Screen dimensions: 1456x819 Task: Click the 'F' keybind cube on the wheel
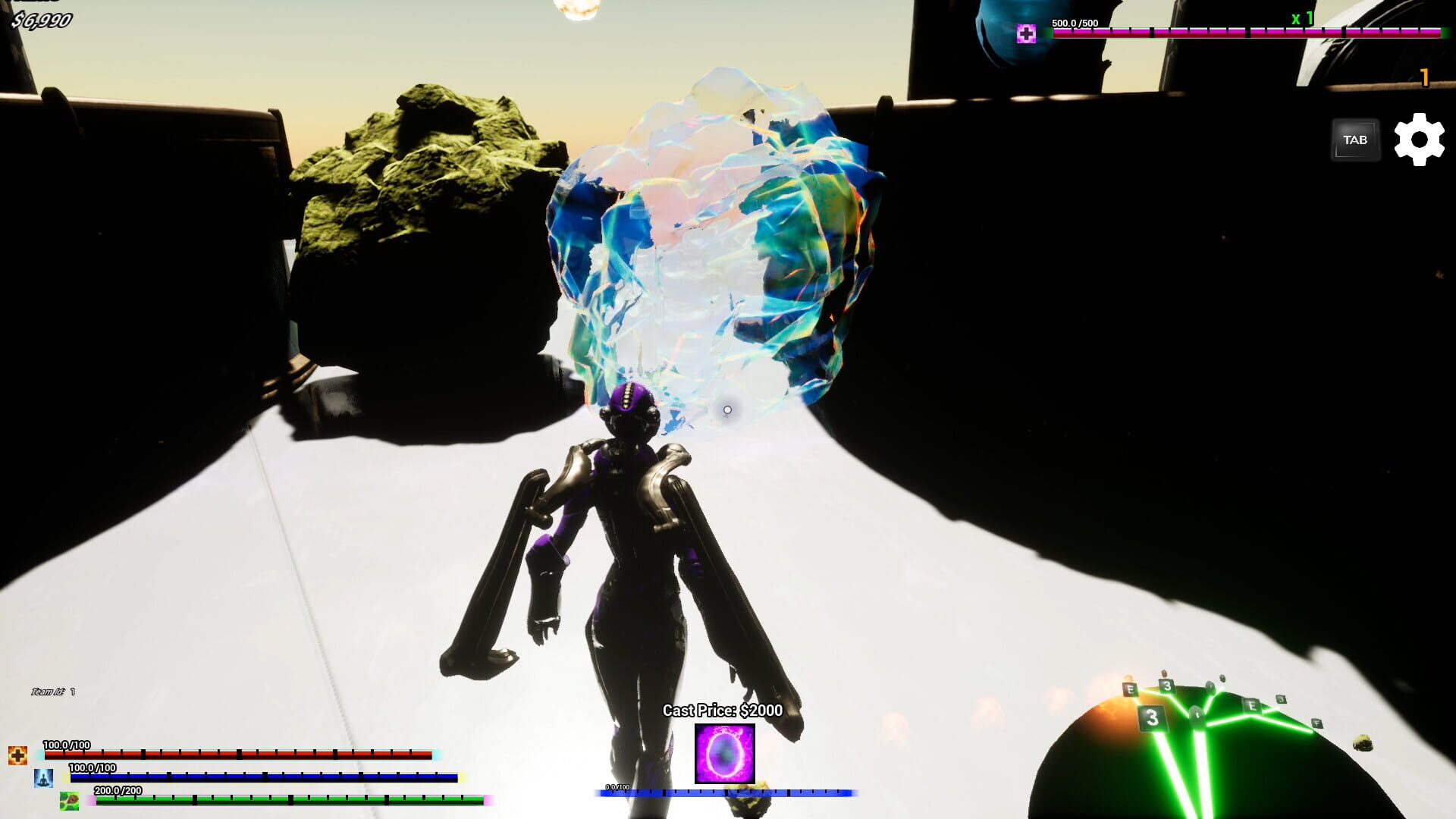(1317, 723)
